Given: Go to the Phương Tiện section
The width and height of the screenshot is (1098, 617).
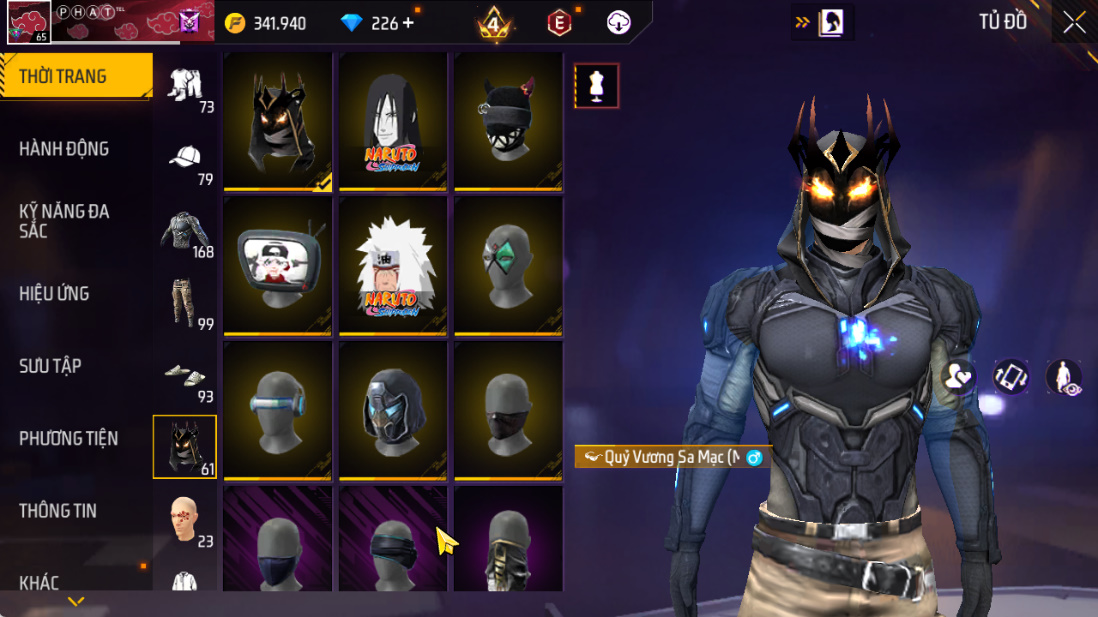Looking at the screenshot, I should pyautogui.click(x=68, y=438).
